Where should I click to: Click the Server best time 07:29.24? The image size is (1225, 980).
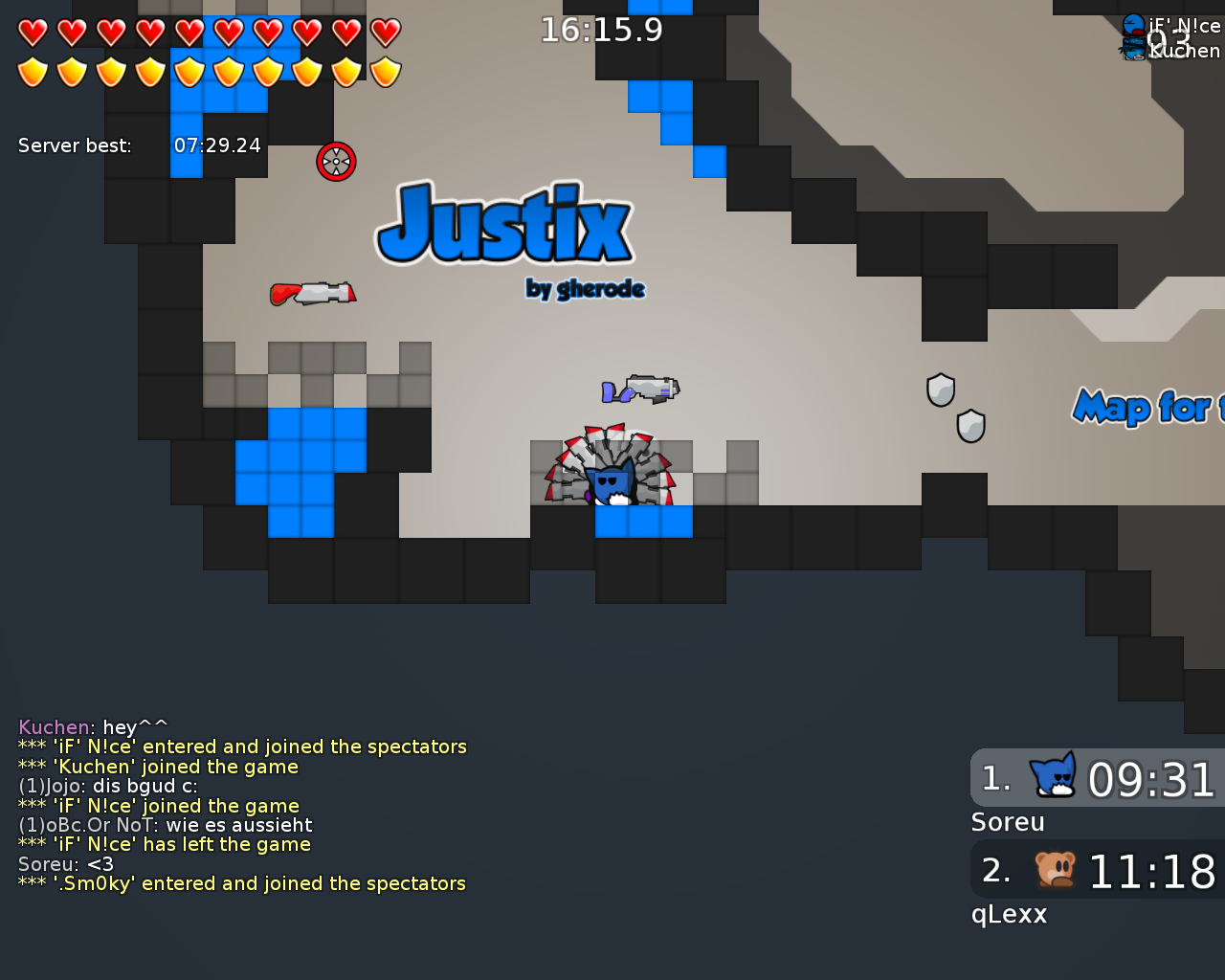(x=217, y=145)
